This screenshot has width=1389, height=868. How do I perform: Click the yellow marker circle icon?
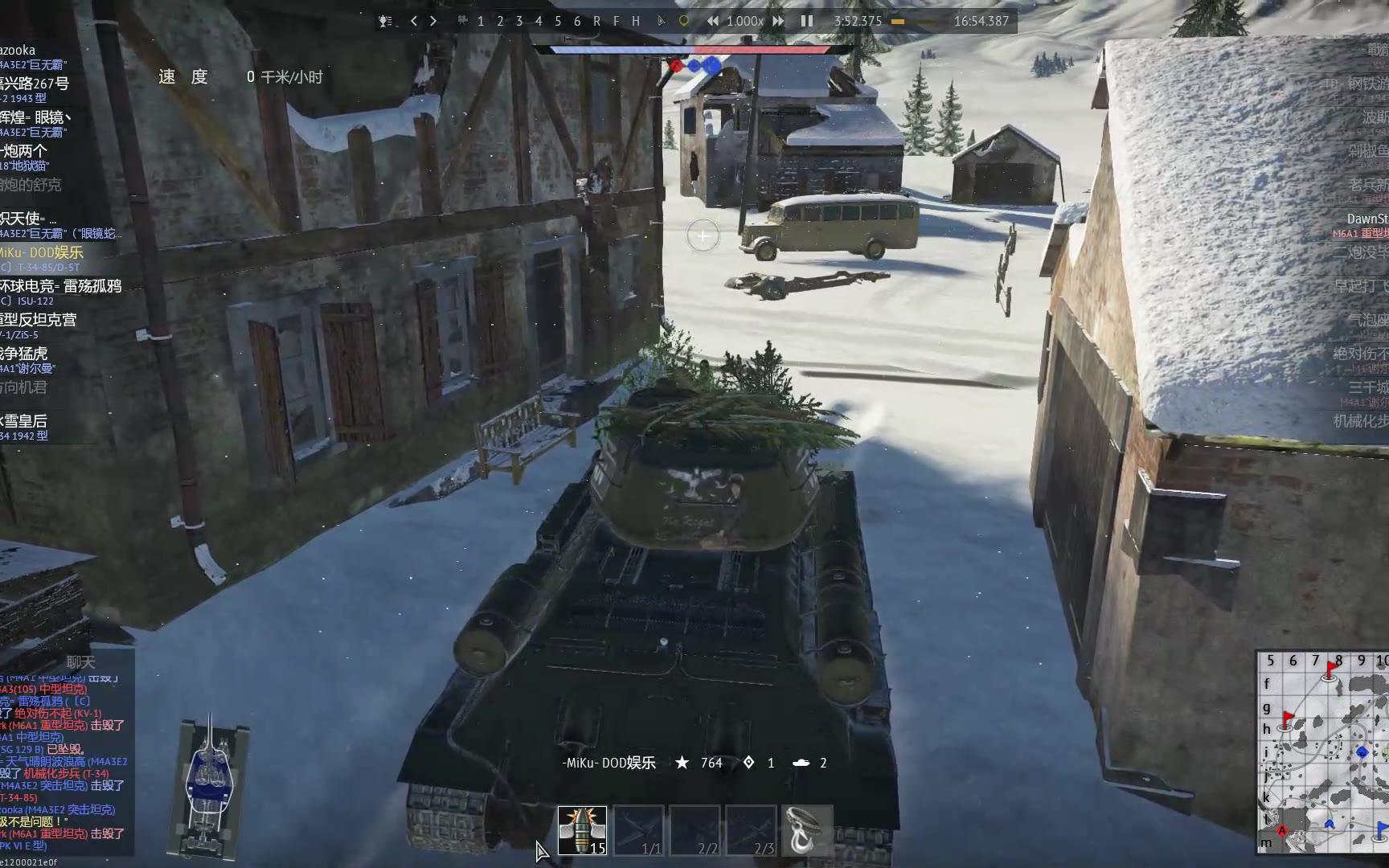coord(682,22)
